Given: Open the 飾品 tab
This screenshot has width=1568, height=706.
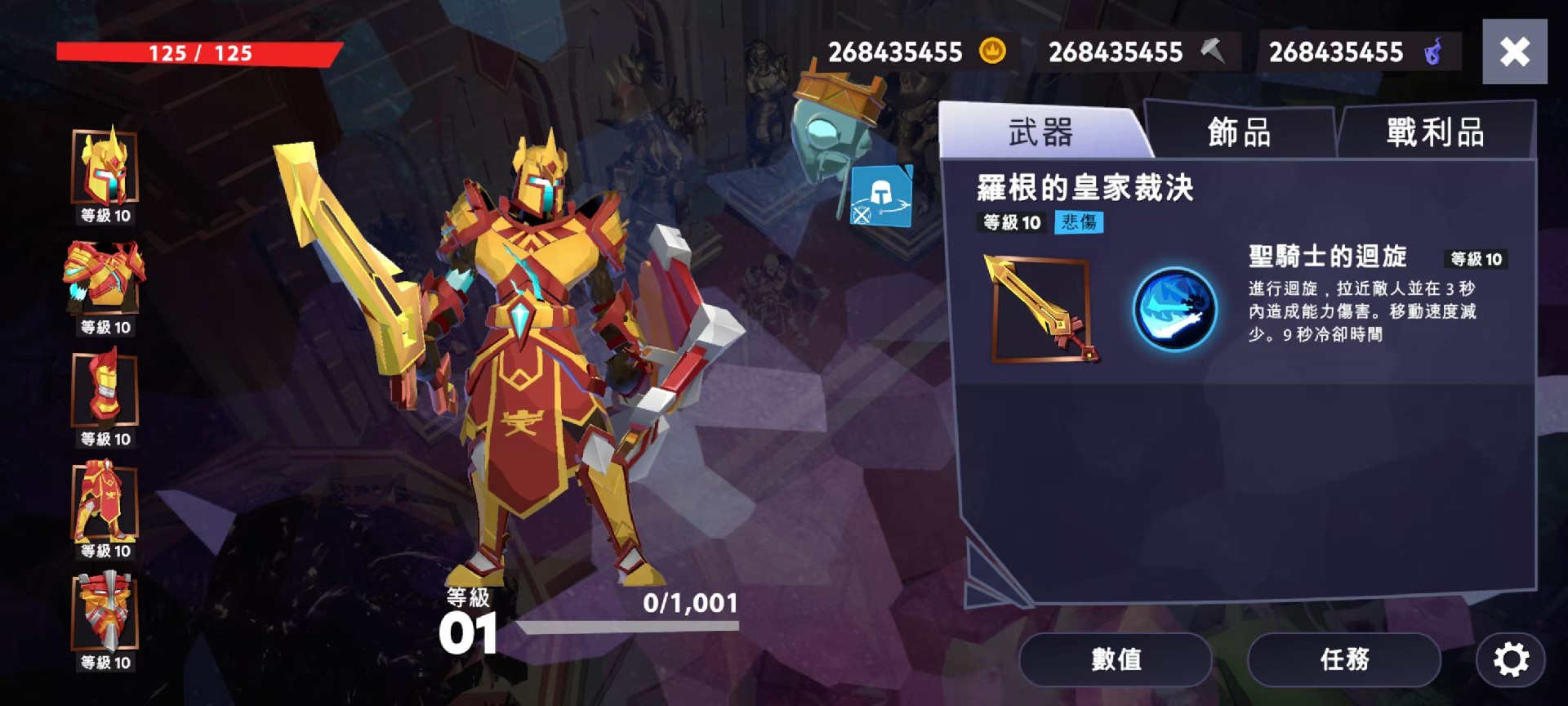Looking at the screenshot, I should pos(1239,132).
